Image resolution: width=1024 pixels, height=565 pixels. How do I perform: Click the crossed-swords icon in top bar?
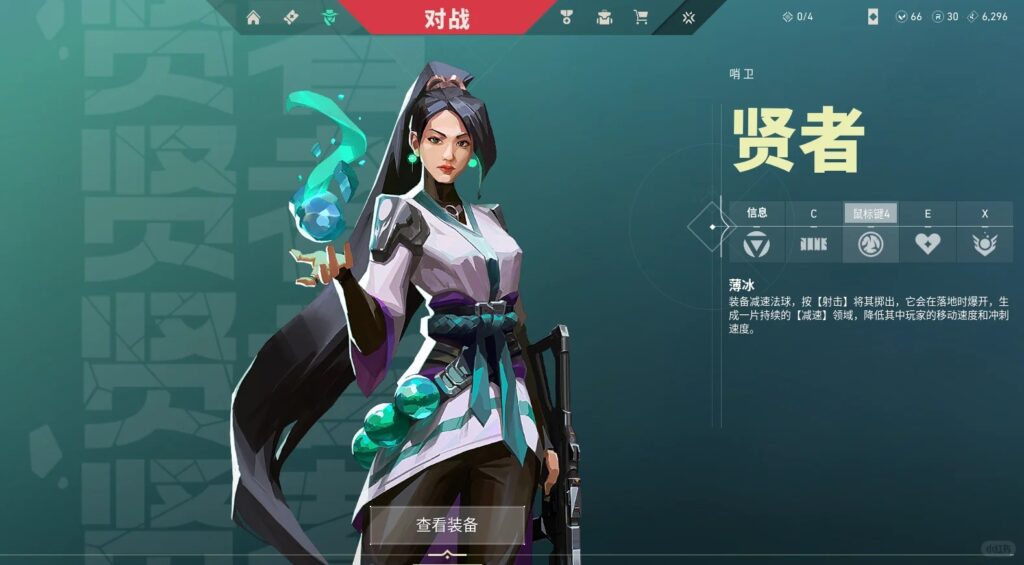coord(689,17)
